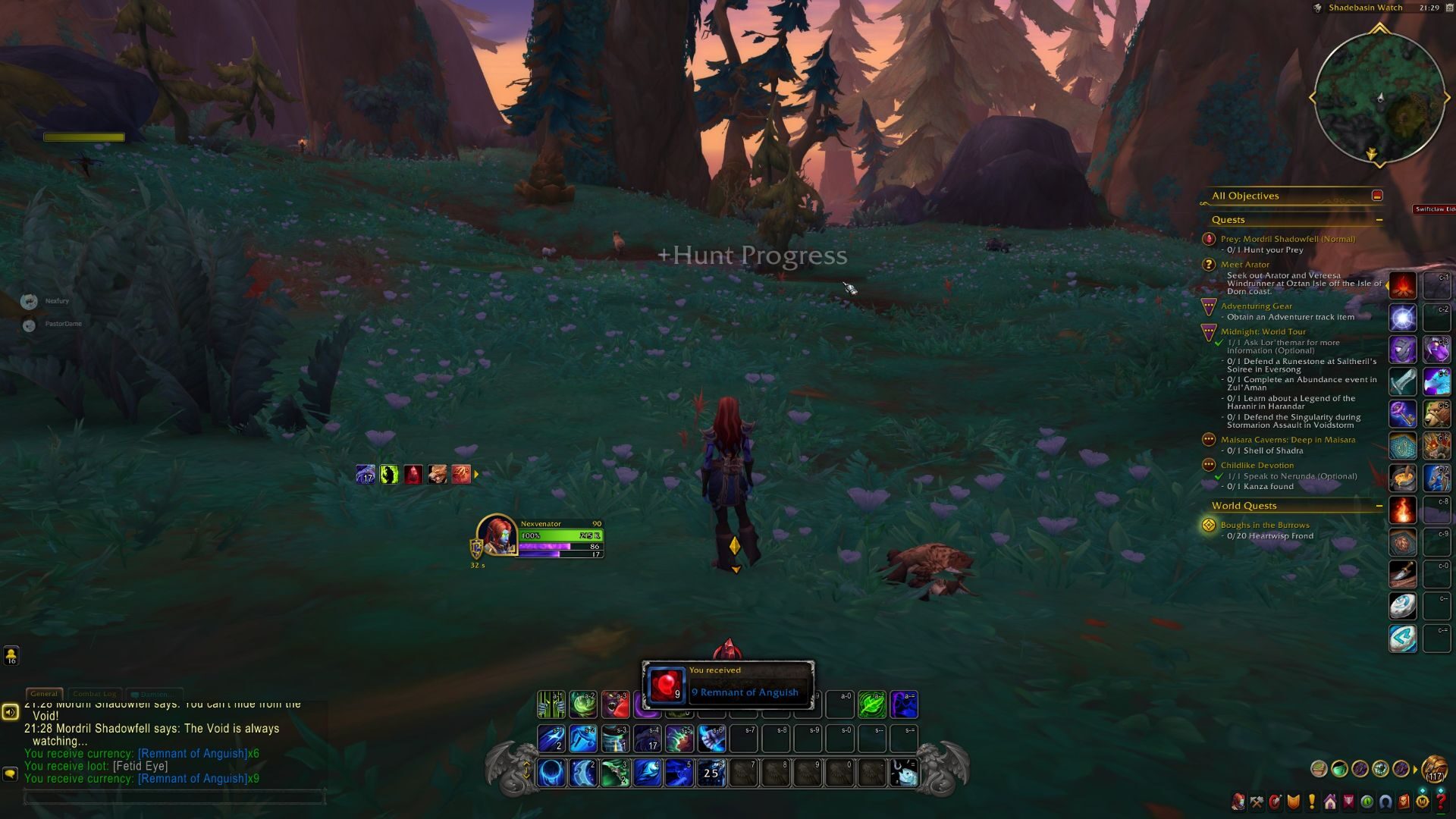
Task: Collapse the Quests section with the minus sign
Action: [x=1381, y=219]
